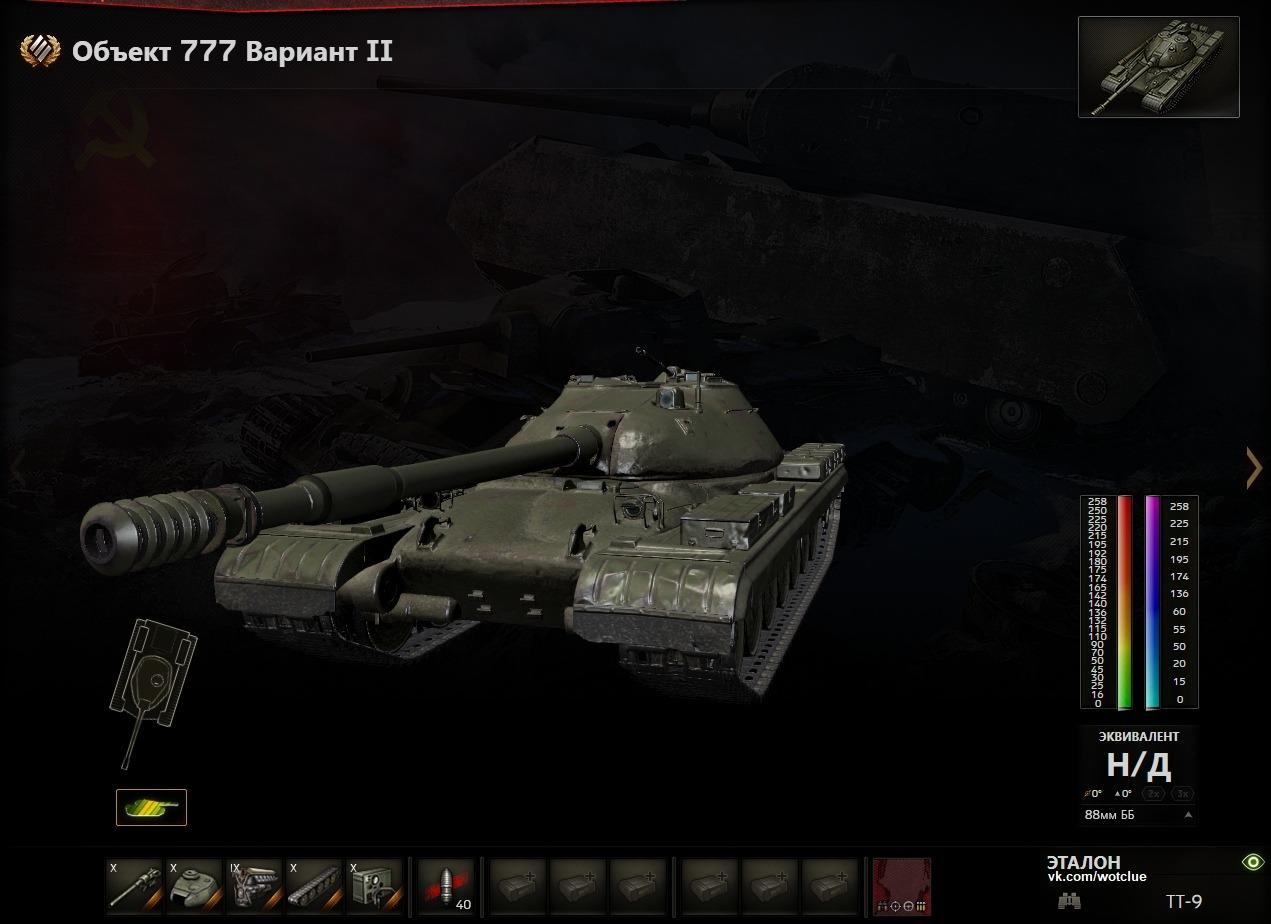Activate the 2x armor multiplier button

pyautogui.click(x=1154, y=794)
